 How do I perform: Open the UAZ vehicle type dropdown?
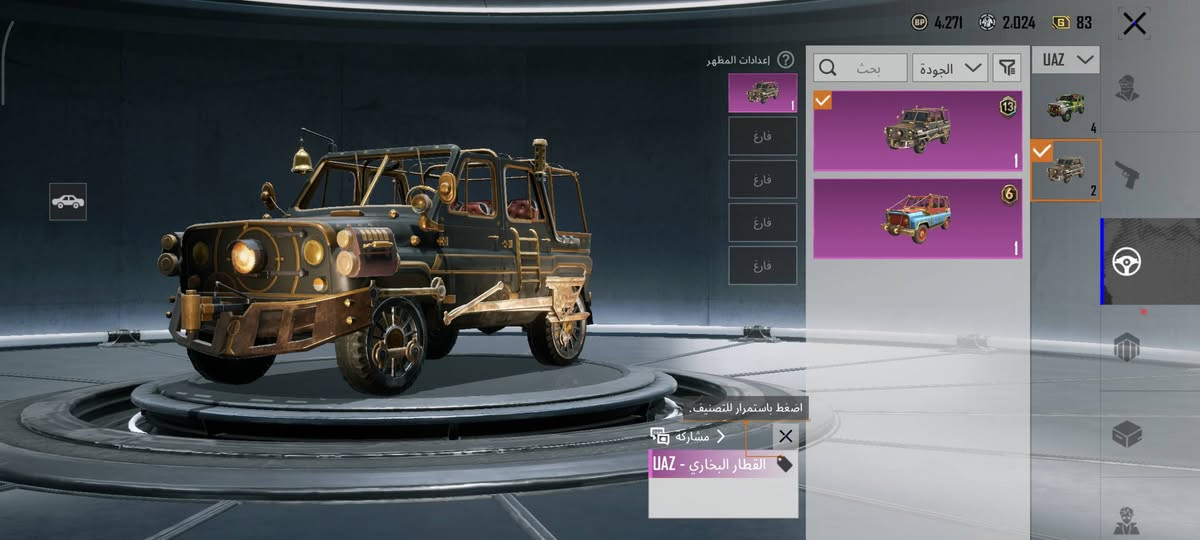click(x=1065, y=60)
